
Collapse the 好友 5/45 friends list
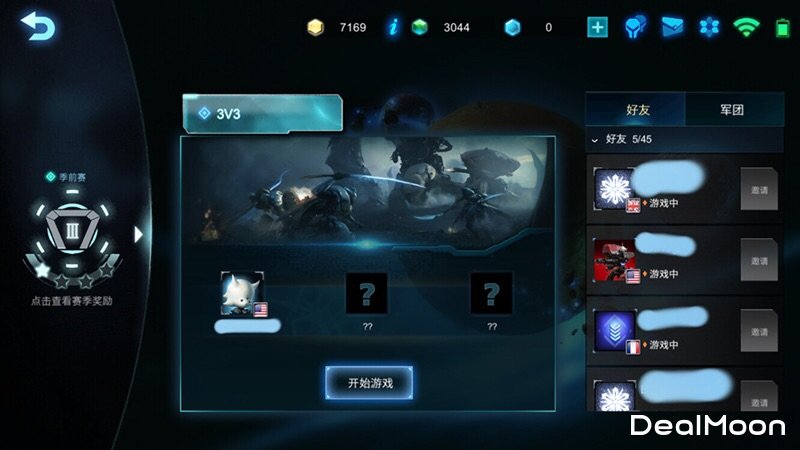pyautogui.click(x=596, y=140)
